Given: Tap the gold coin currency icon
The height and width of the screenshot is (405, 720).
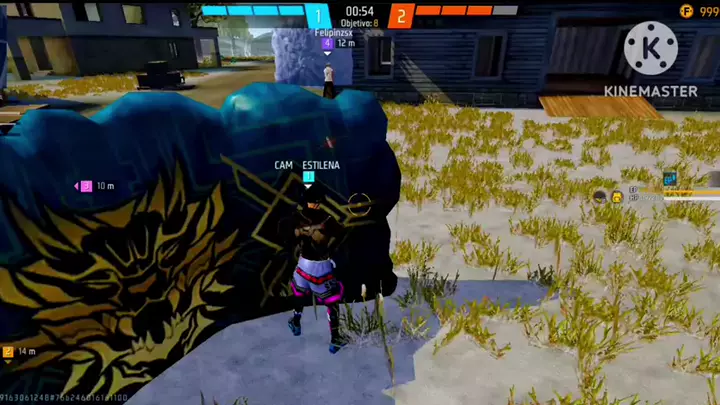Looking at the screenshot, I should tap(686, 11).
